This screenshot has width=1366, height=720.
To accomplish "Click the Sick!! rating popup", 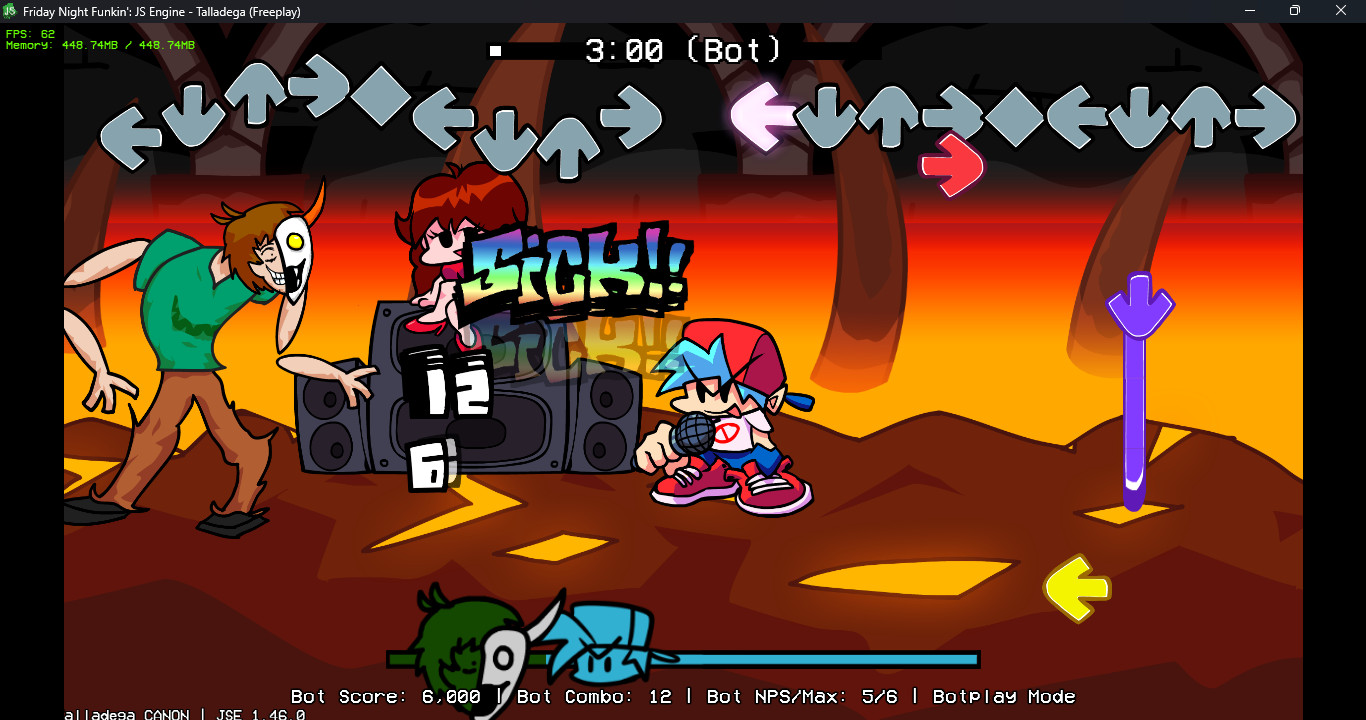I will coord(575,270).
